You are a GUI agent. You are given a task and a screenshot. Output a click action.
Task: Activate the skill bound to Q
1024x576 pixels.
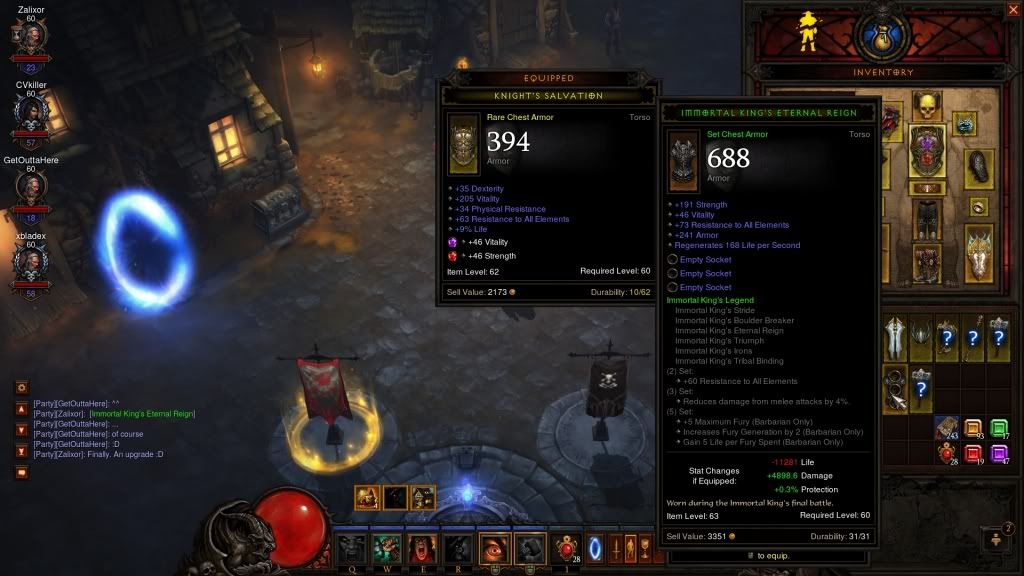(x=350, y=548)
